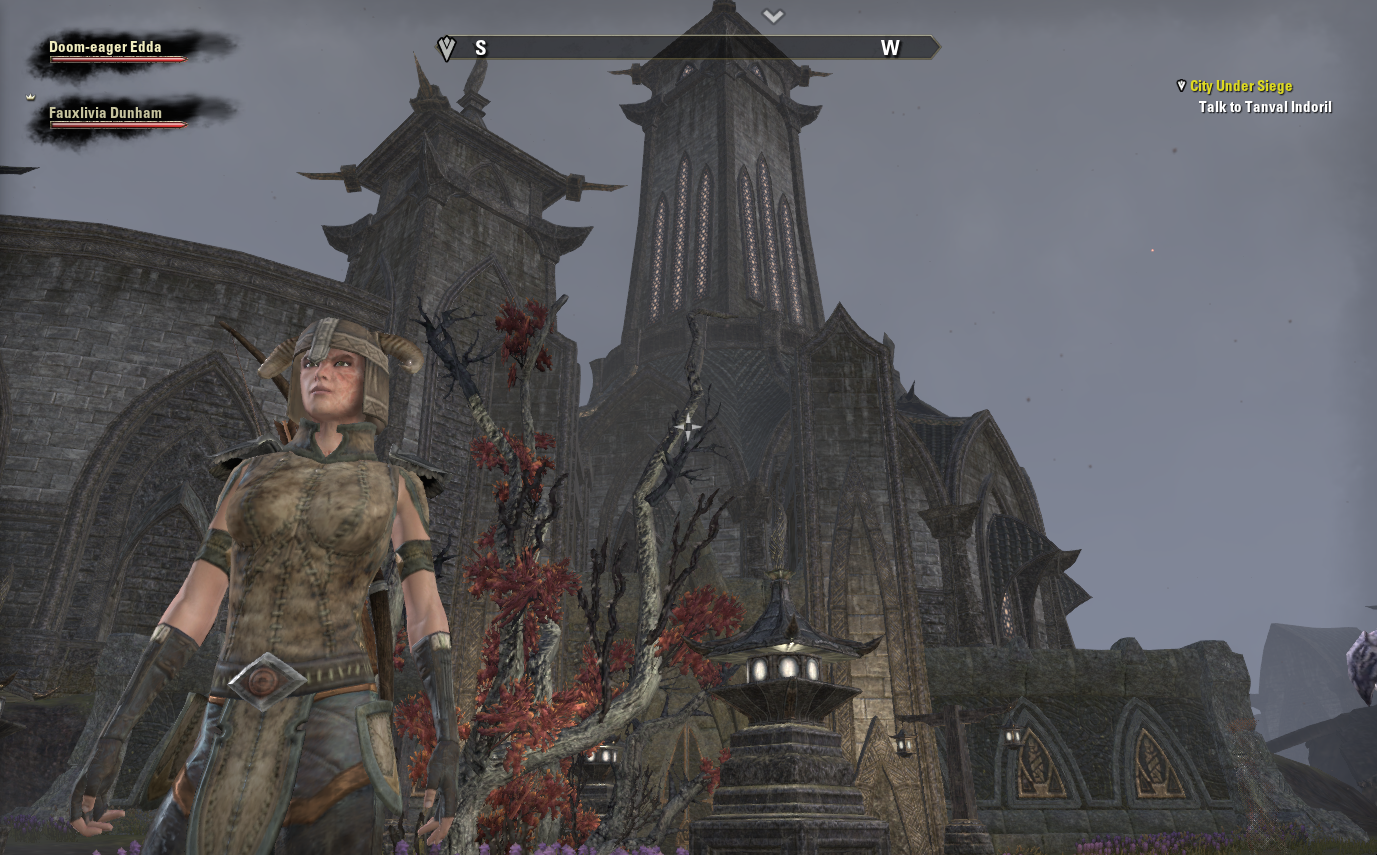Click the compass bar at top
1377x855 pixels.
point(688,48)
